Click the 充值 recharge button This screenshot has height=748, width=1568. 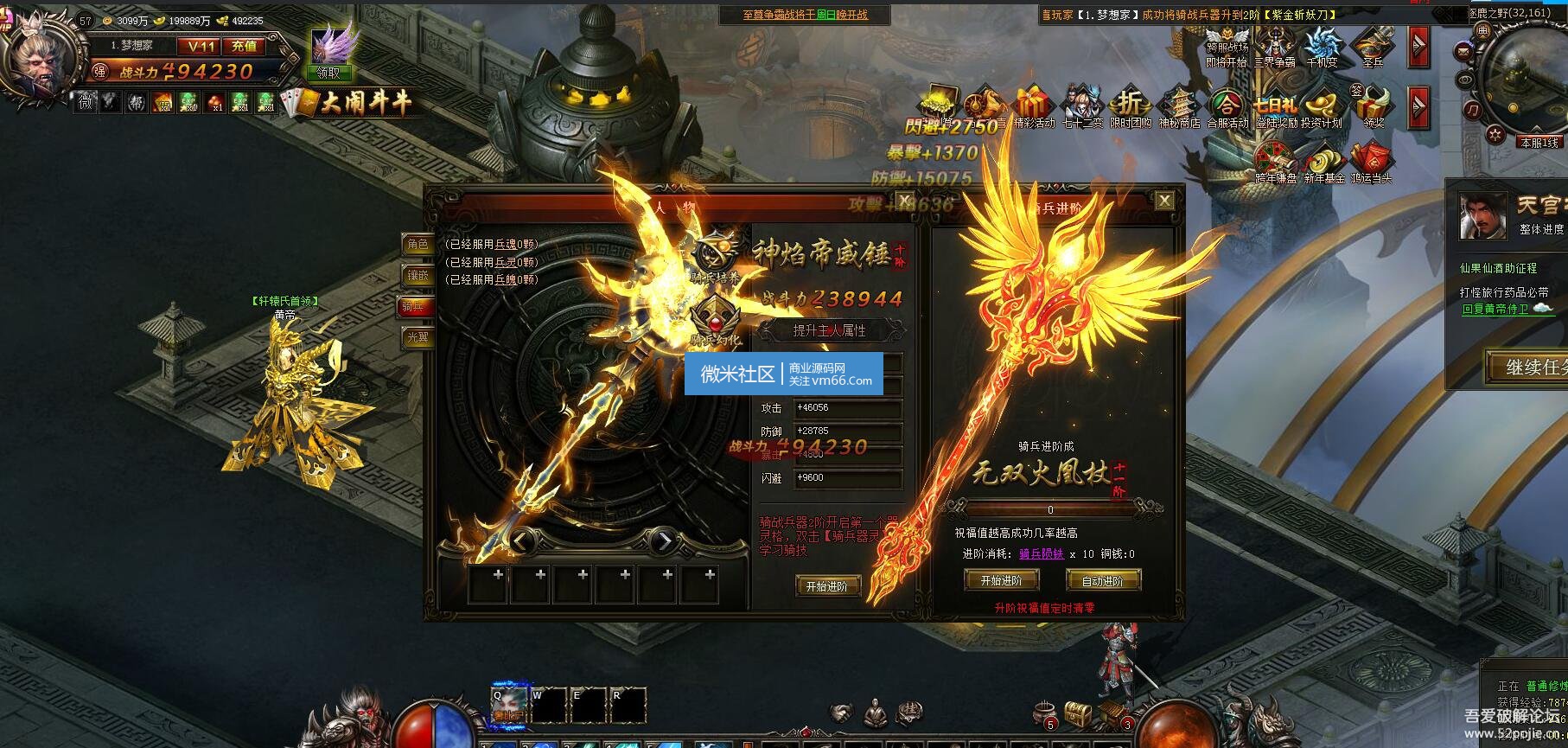tap(245, 46)
